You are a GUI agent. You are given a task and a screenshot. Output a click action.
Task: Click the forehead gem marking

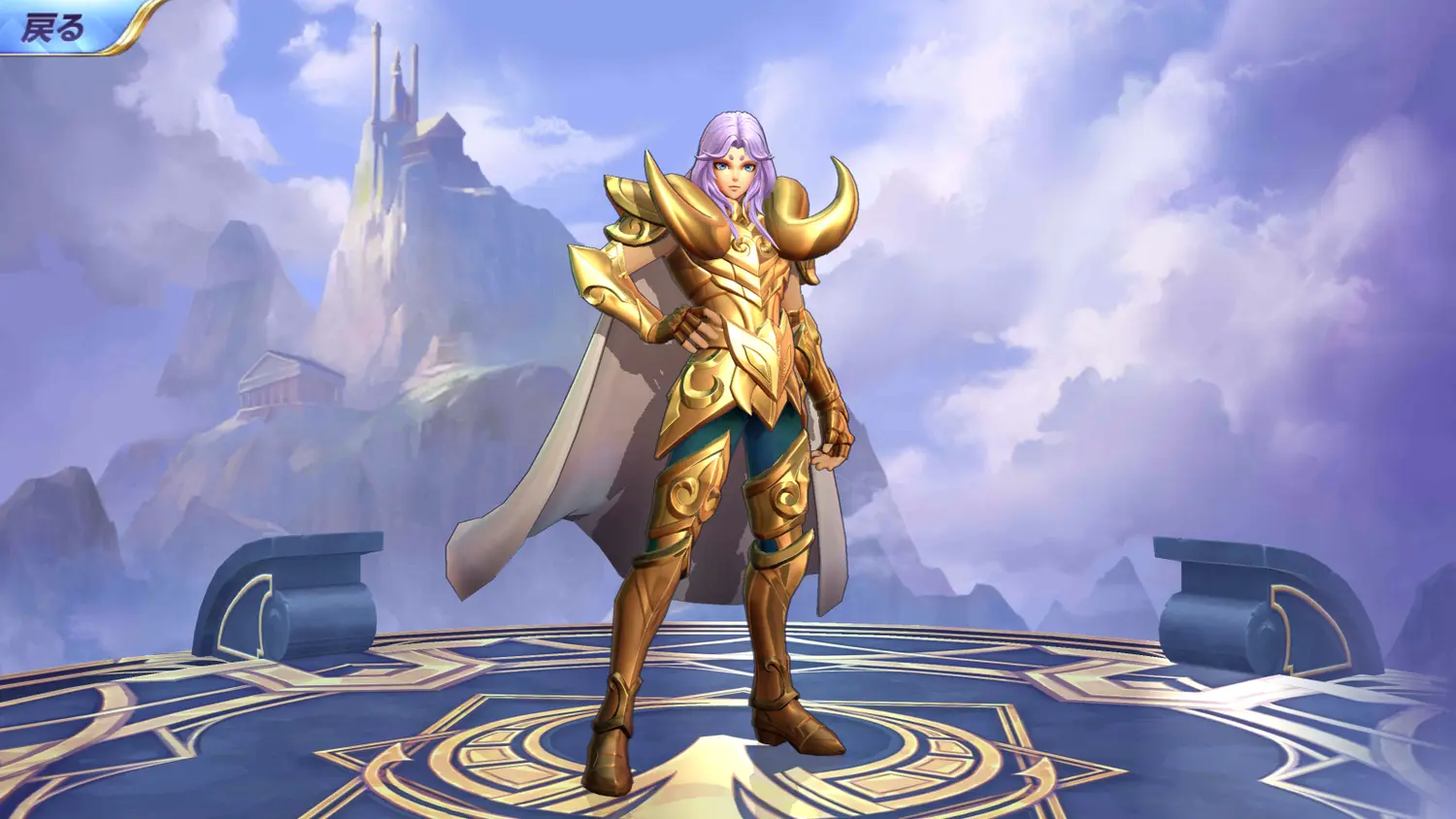click(x=735, y=155)
